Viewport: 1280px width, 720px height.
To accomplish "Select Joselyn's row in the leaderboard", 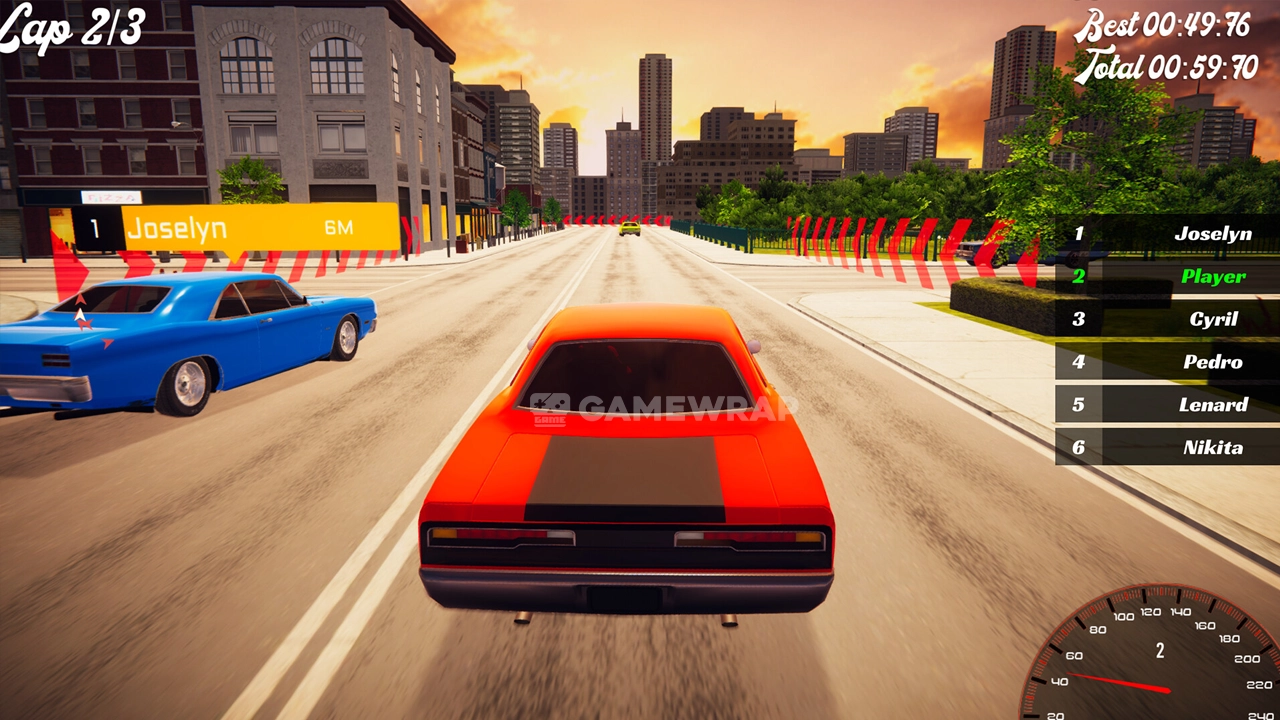I will tap(1167, 234).
